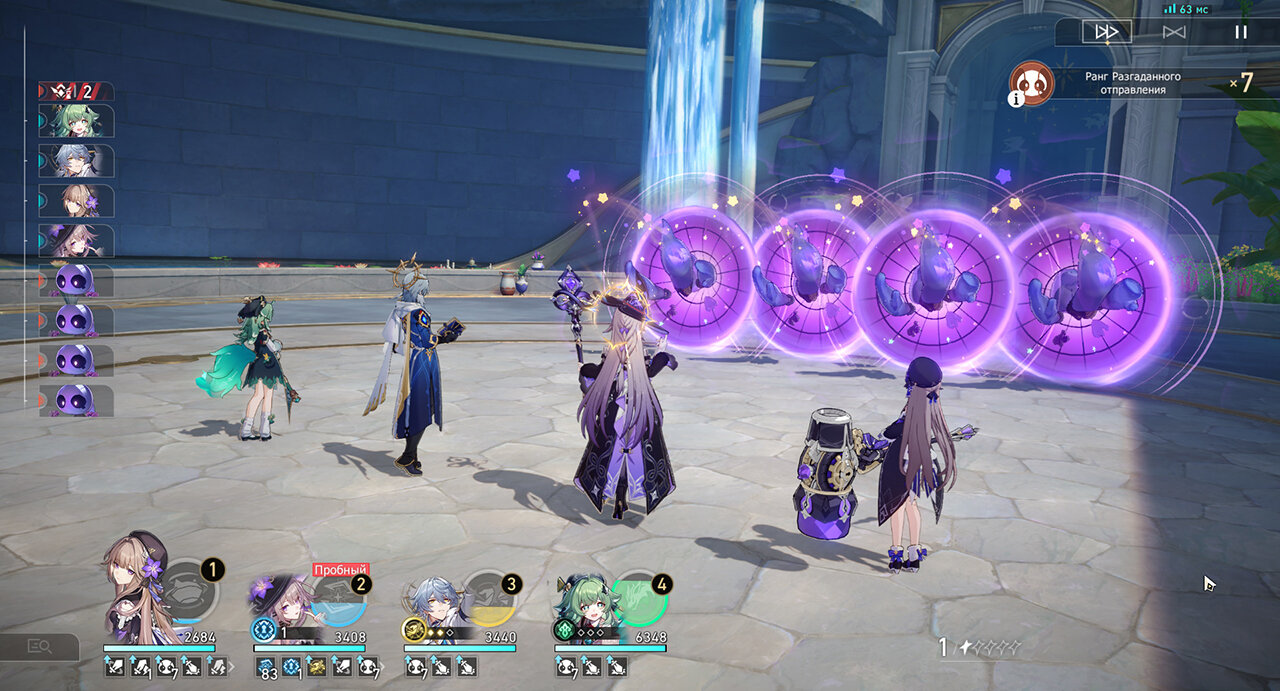Select the green-haired girl in turn order

[77, 121]
